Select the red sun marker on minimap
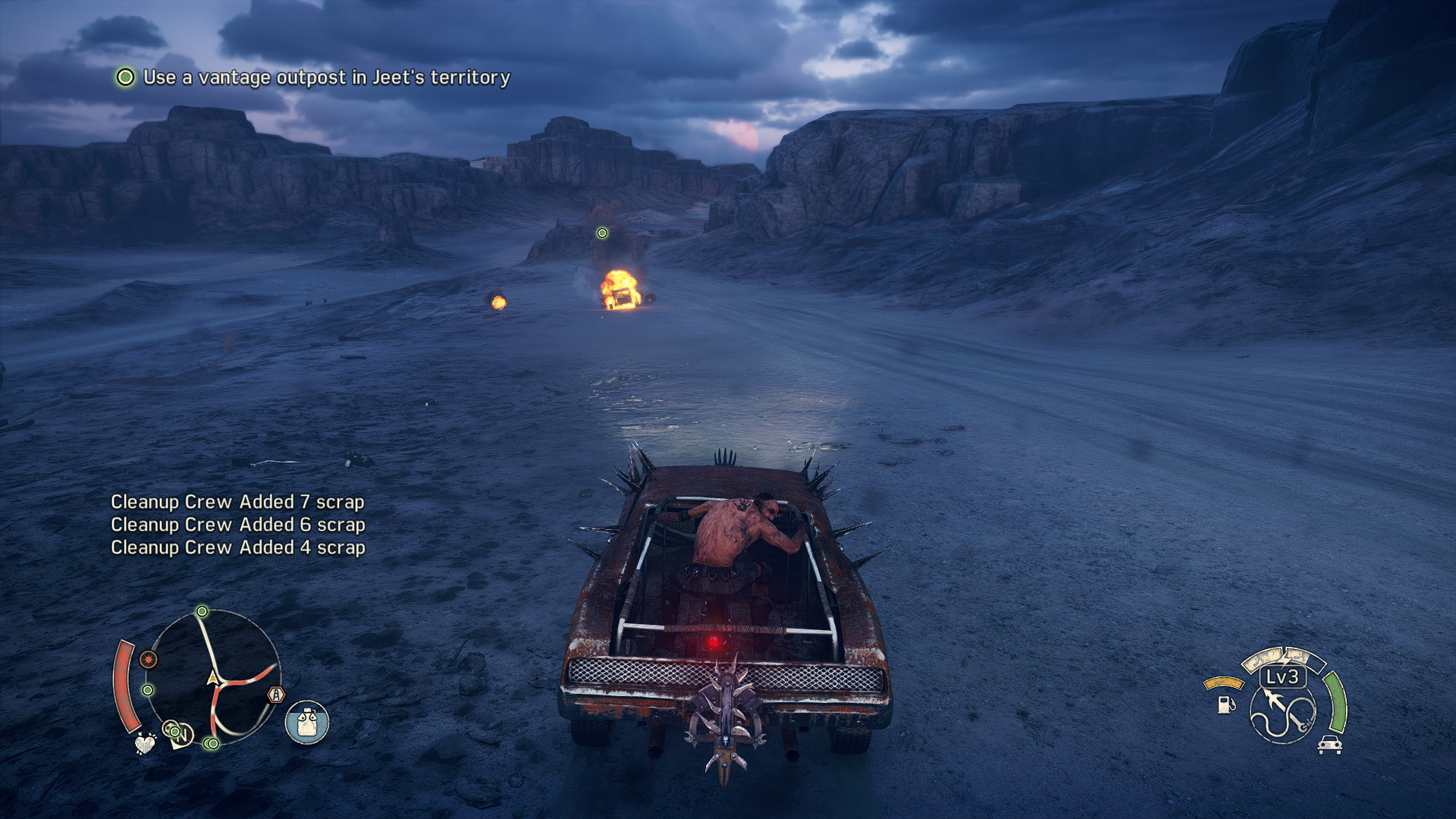1456x819 pixels. [x=149, y=660]
